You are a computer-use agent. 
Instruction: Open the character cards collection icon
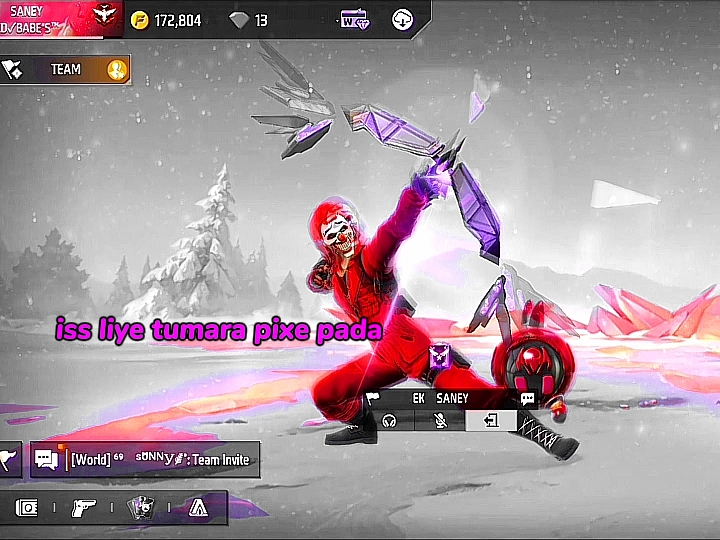[x=141, y=508]
